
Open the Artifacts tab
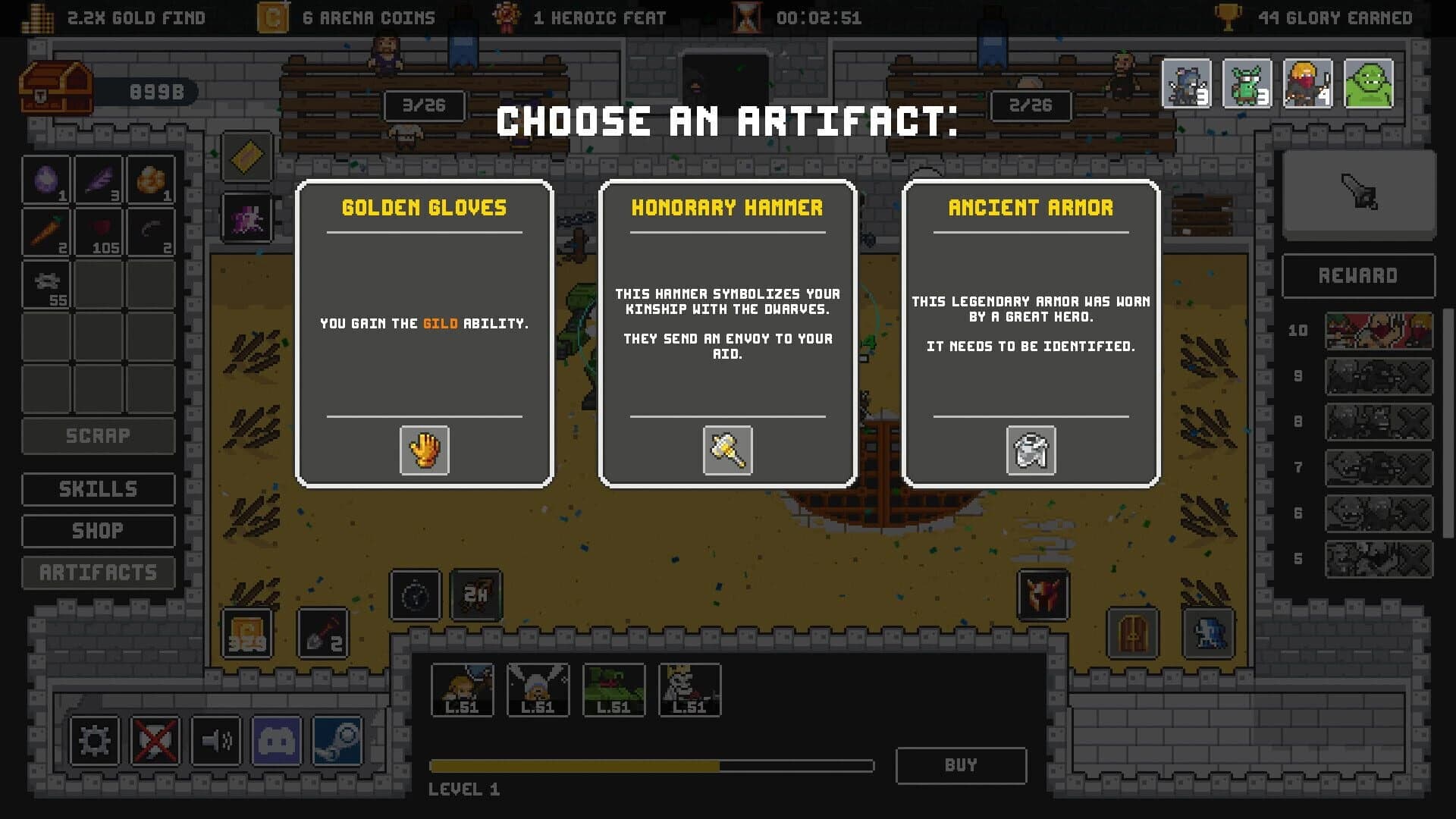click(x=98, y=573)
